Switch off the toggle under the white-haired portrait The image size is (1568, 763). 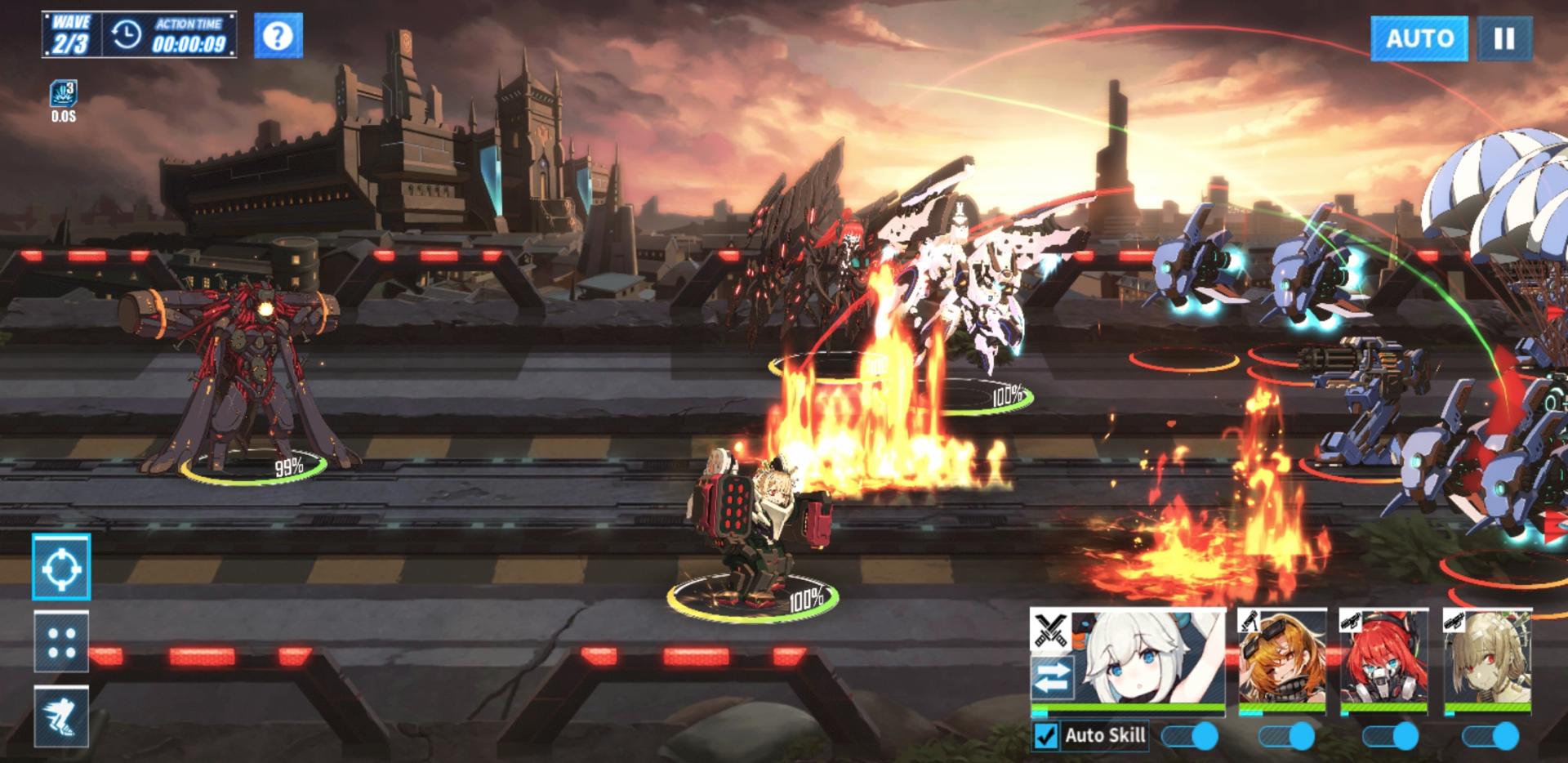point(1191,736)
